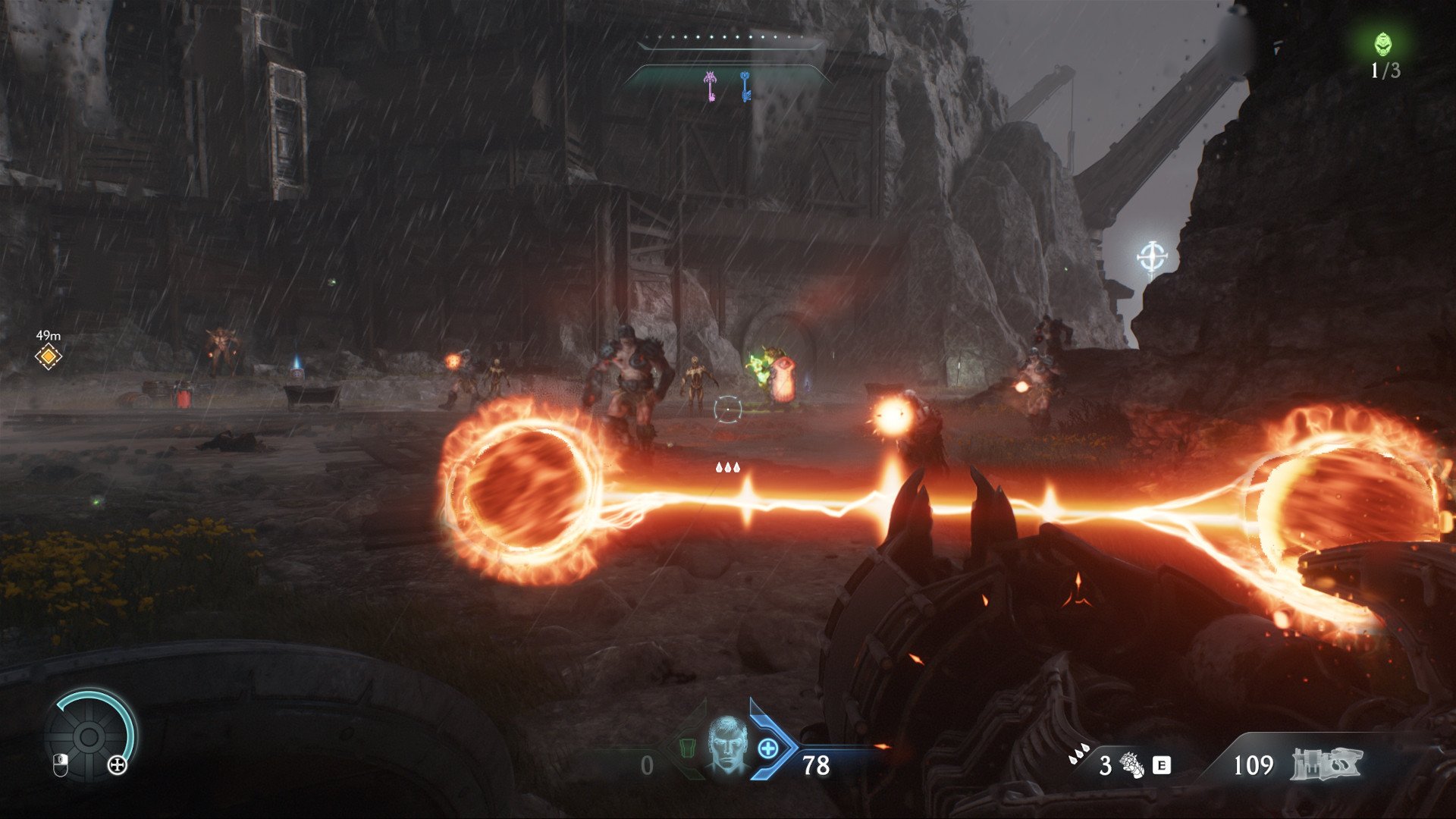Click the blue key icon
Image resolution: width=1456 pixels, height=819 pixels.
(745, 86)
